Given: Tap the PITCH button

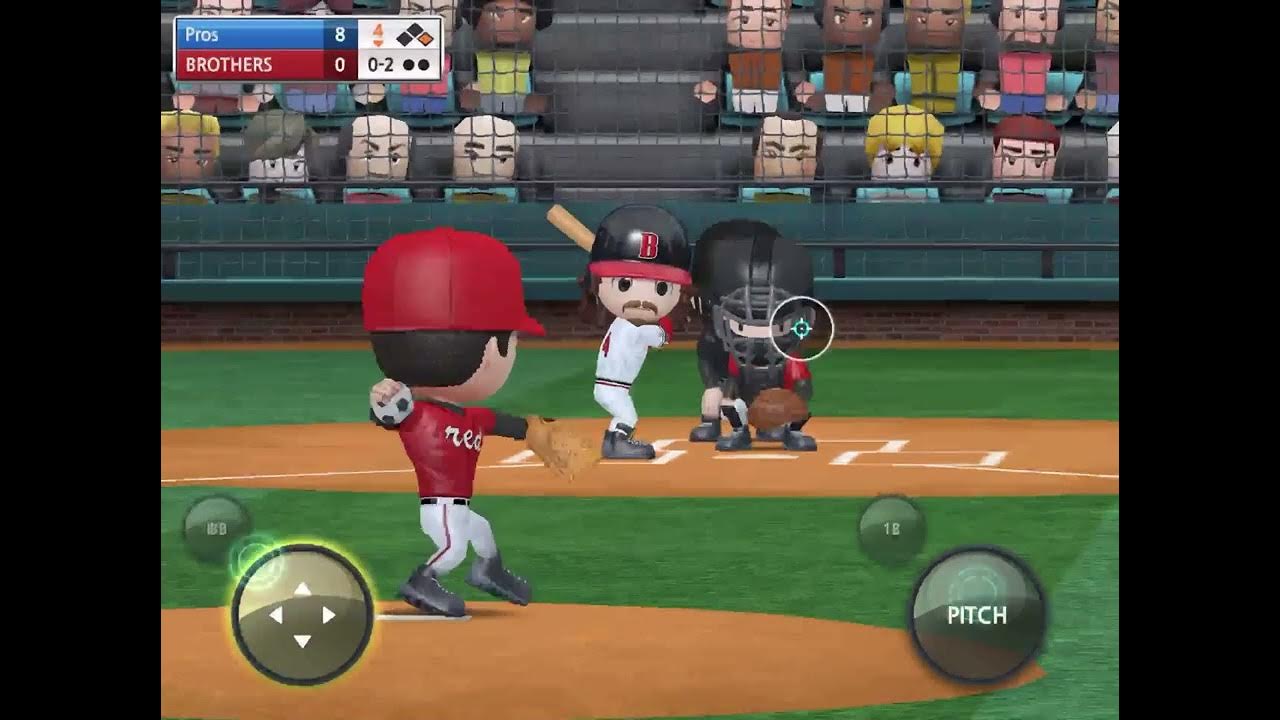Looking at the screenshot, I should pyautogui.click(x=977, y=614).
